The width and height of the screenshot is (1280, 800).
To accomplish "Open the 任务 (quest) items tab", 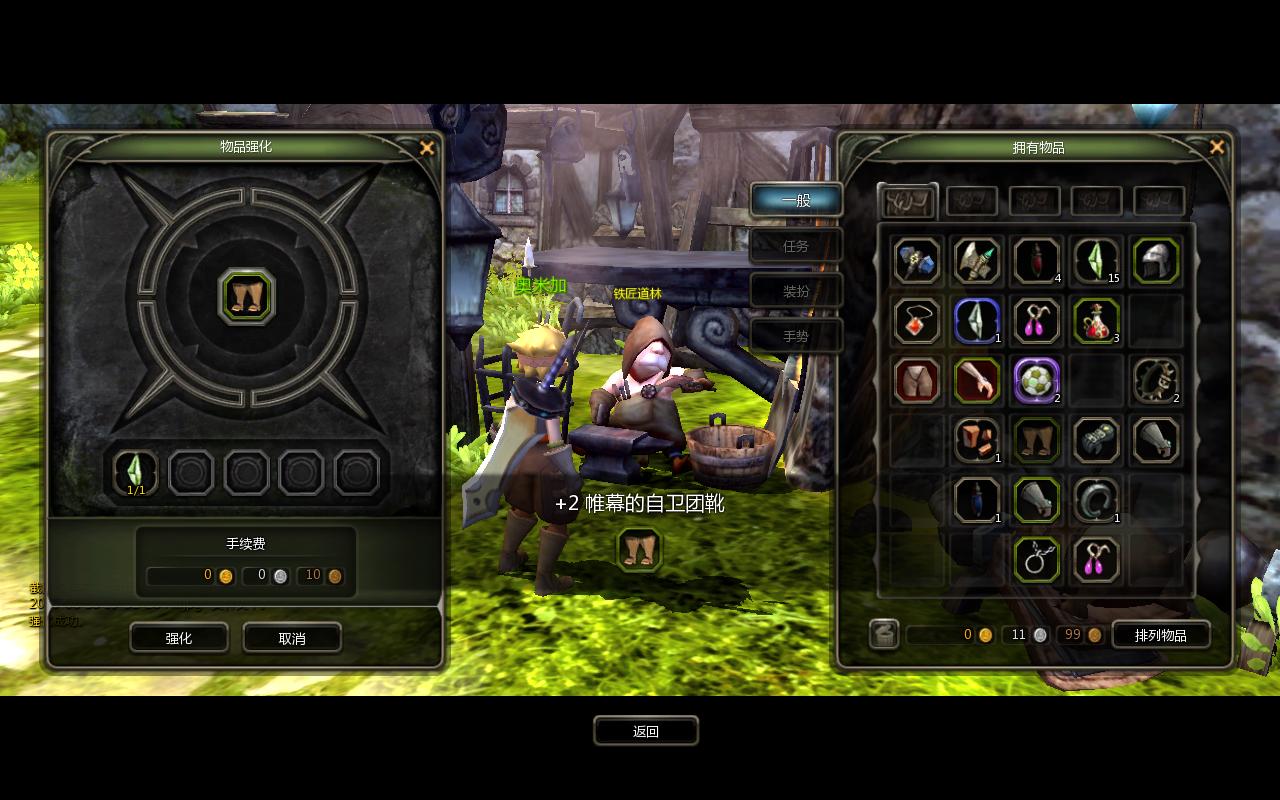I will point(796,246).
